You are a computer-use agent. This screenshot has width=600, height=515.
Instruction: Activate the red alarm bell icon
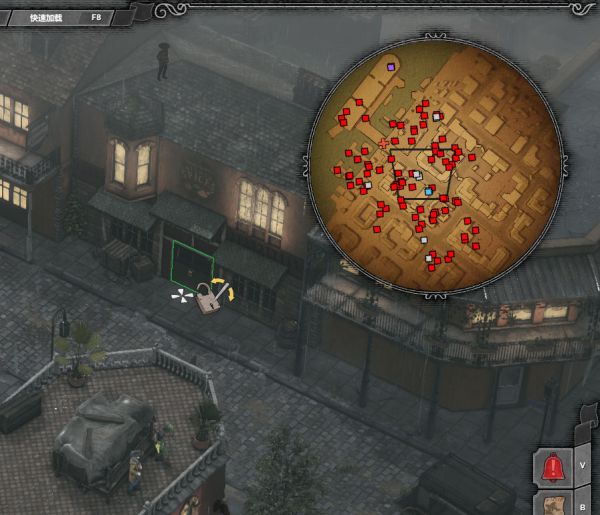click(x=551, y=466)
